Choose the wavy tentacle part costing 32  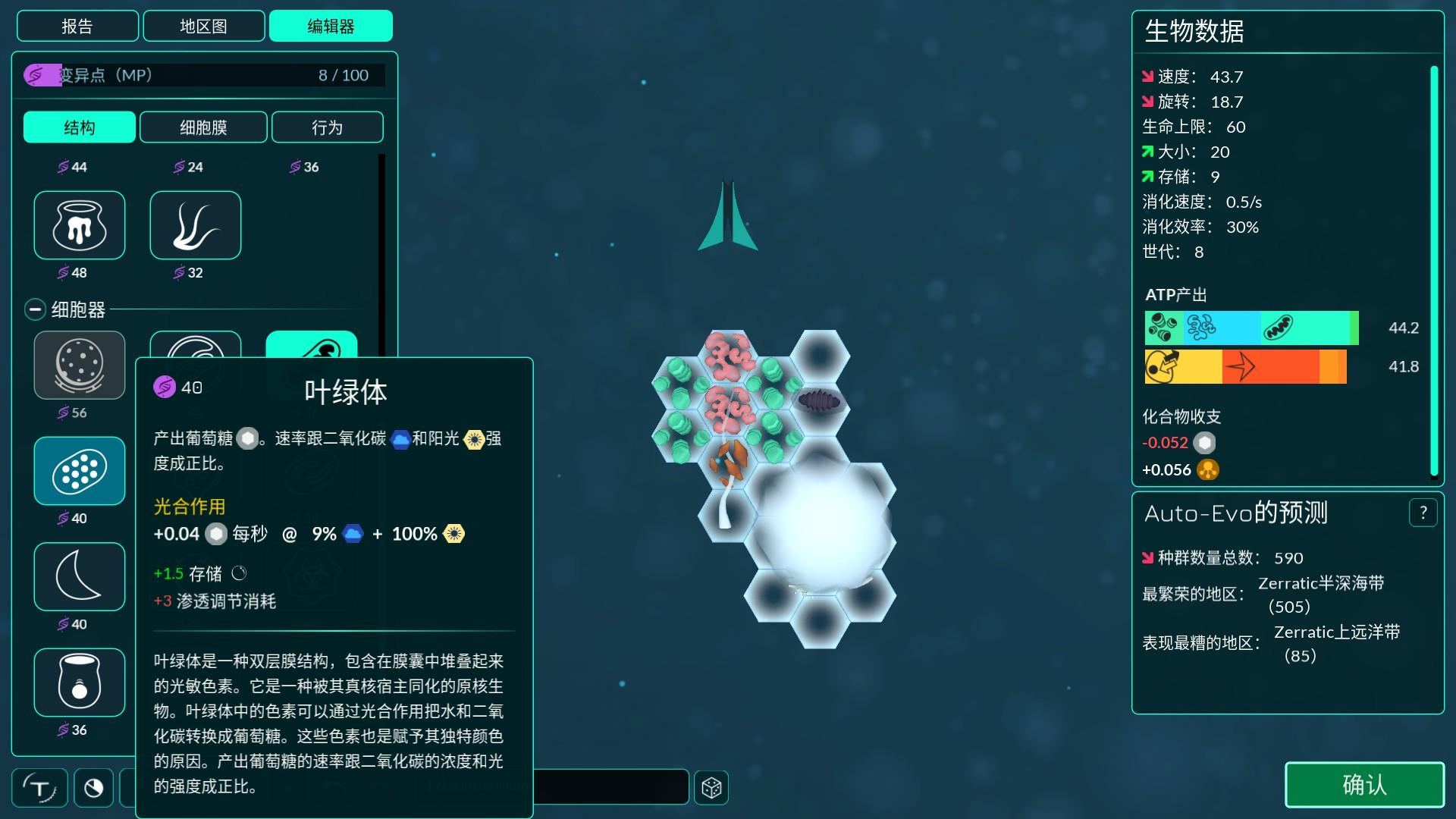tap(196, 225)
